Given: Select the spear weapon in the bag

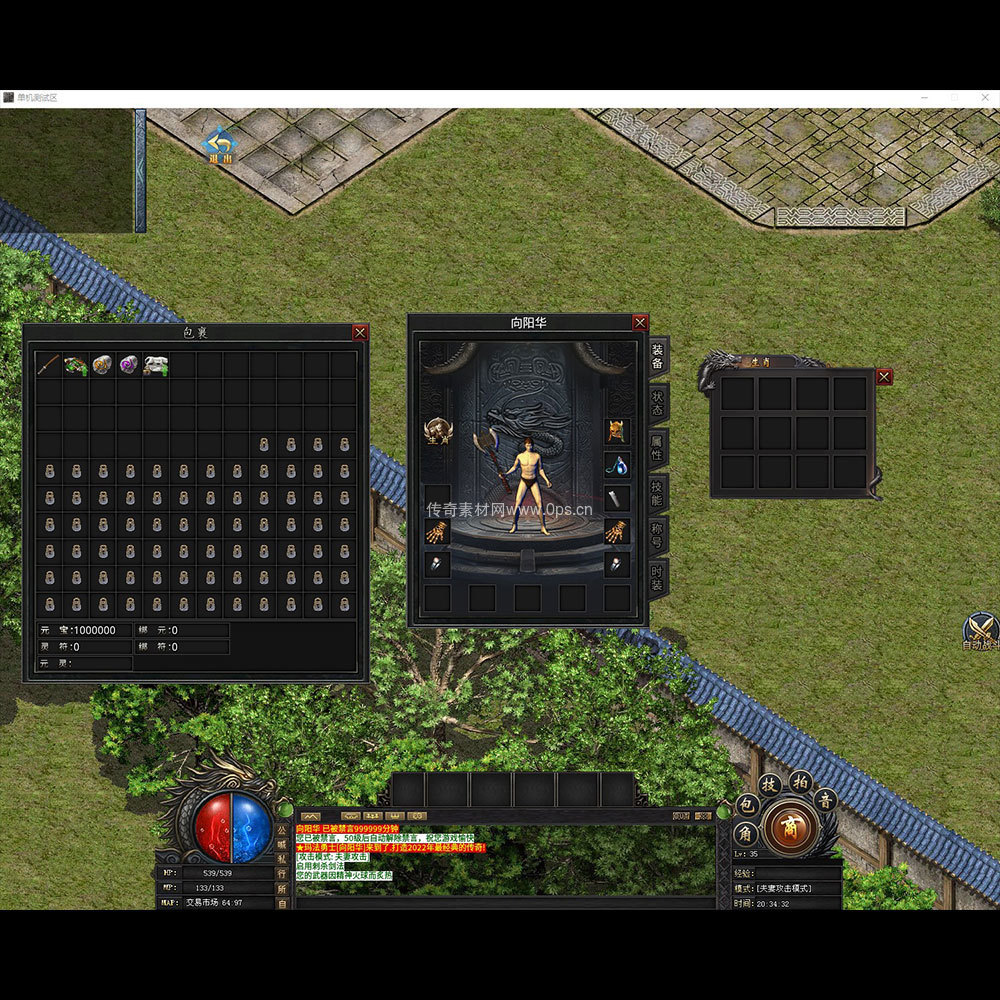Looking at the screenshot, I should [x=49, y=365].
